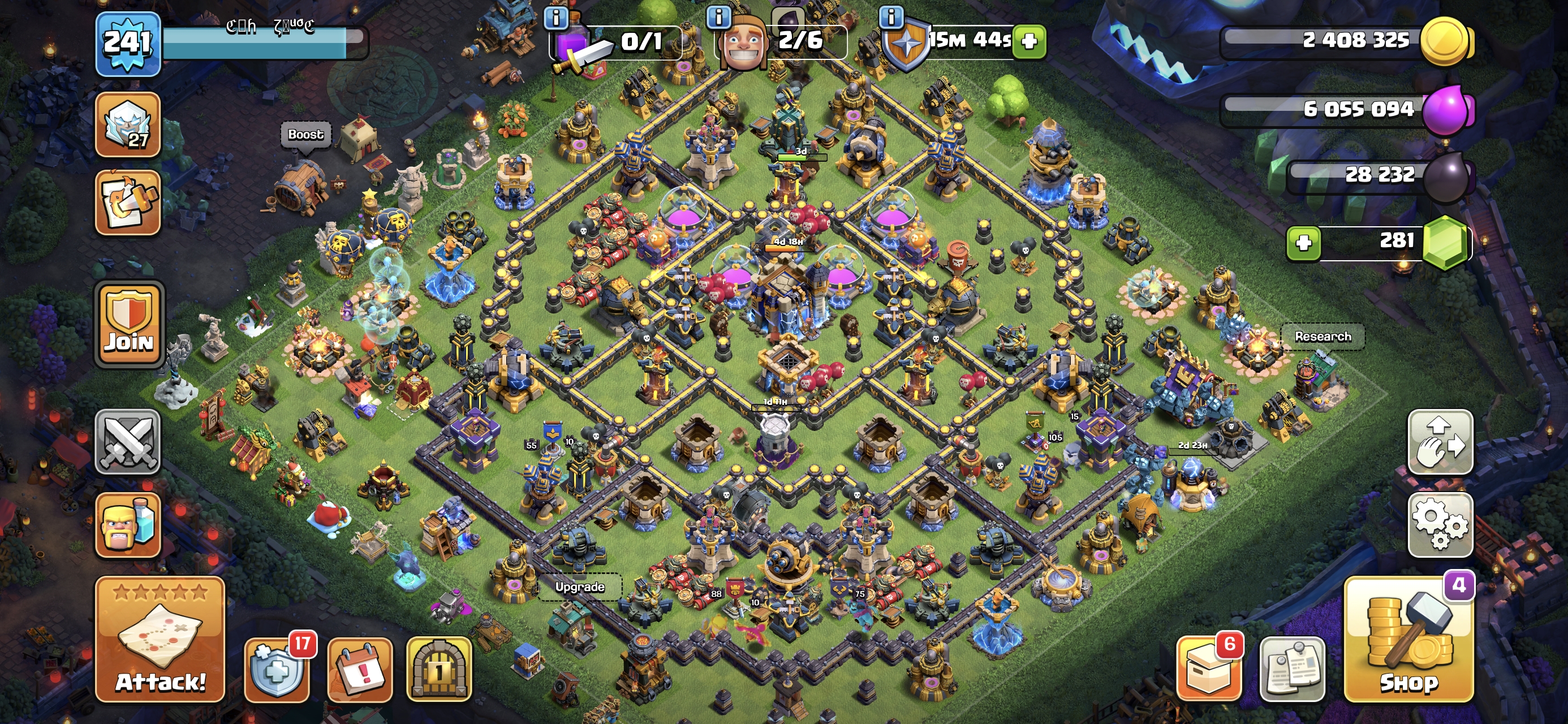Open the scroll and hammer tasks button
This screenshot has height=724, width=1568.
click(128, 202)
